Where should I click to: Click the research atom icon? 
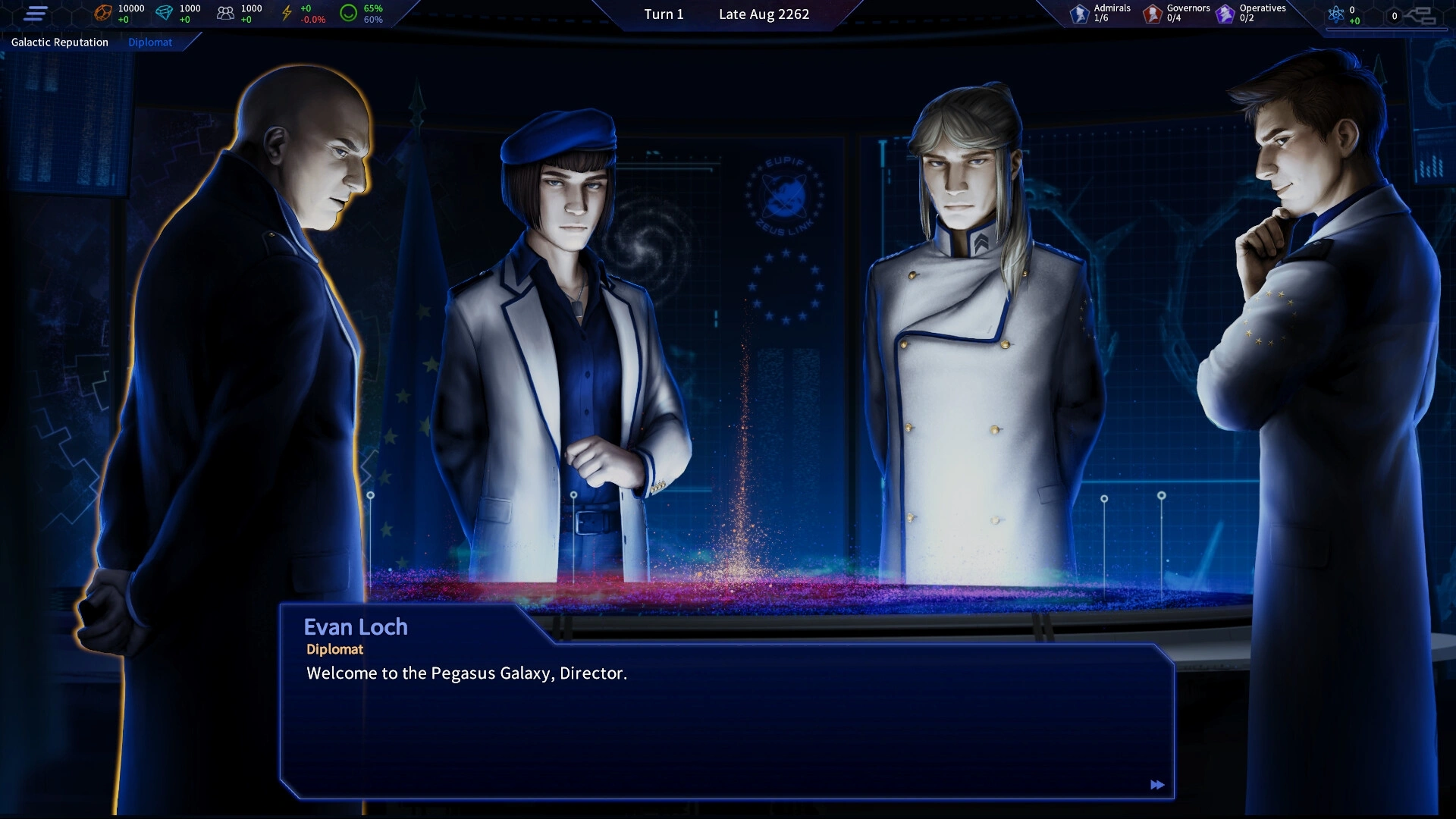tap(1335, 14)
